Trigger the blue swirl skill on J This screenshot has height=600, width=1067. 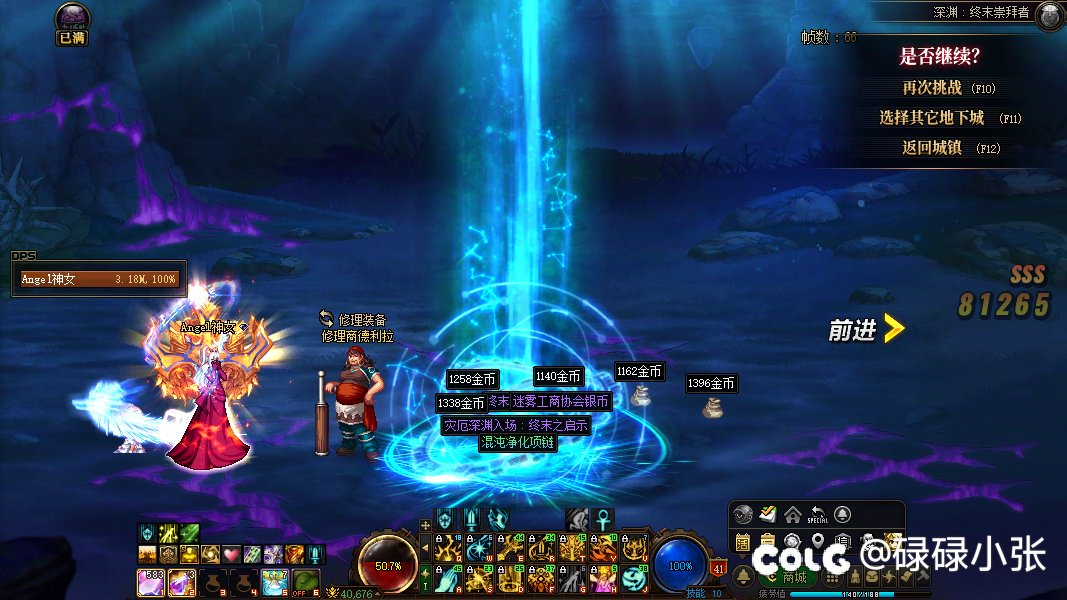(632, 578)
